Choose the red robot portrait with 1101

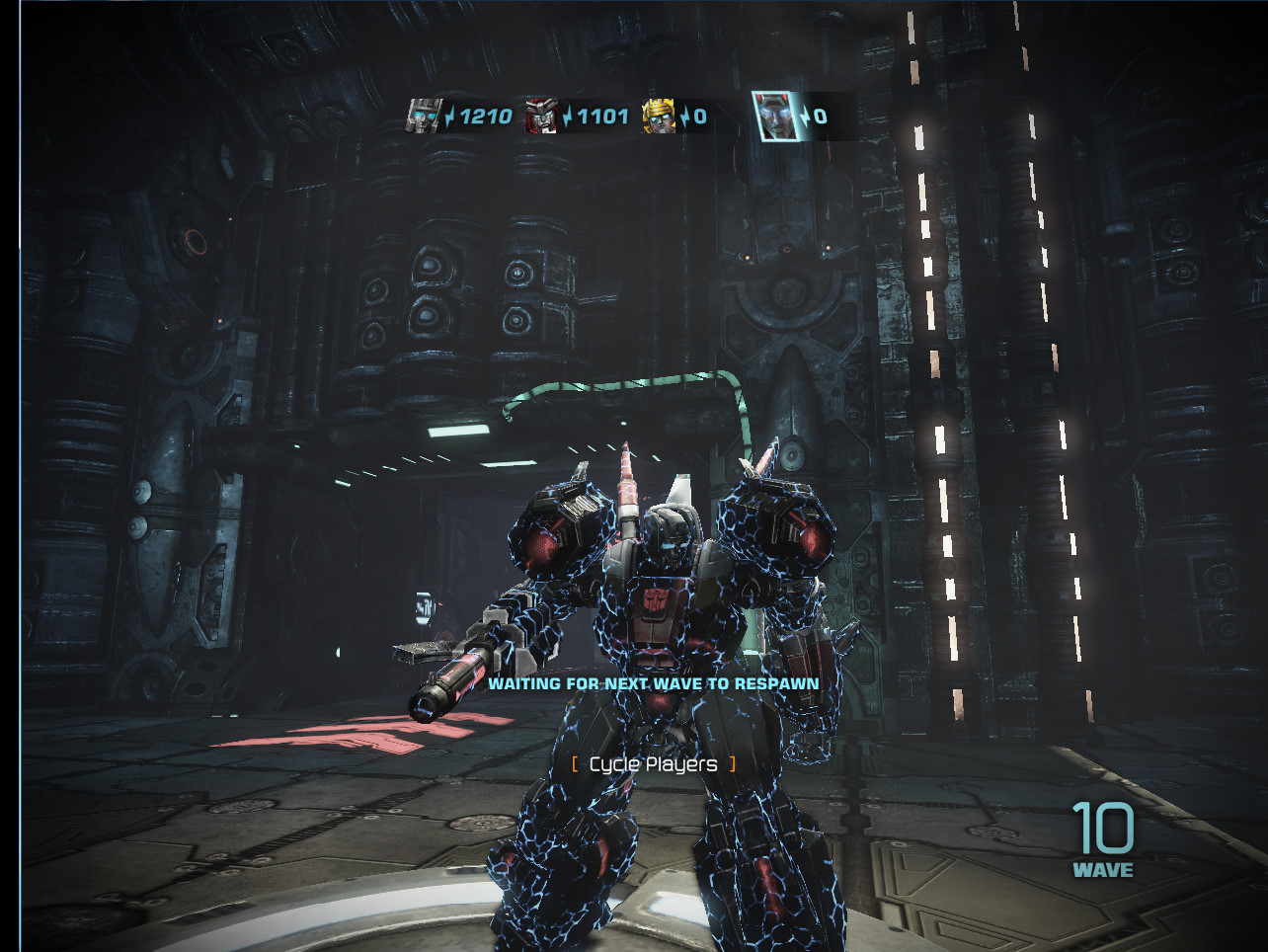pos(540,116)
